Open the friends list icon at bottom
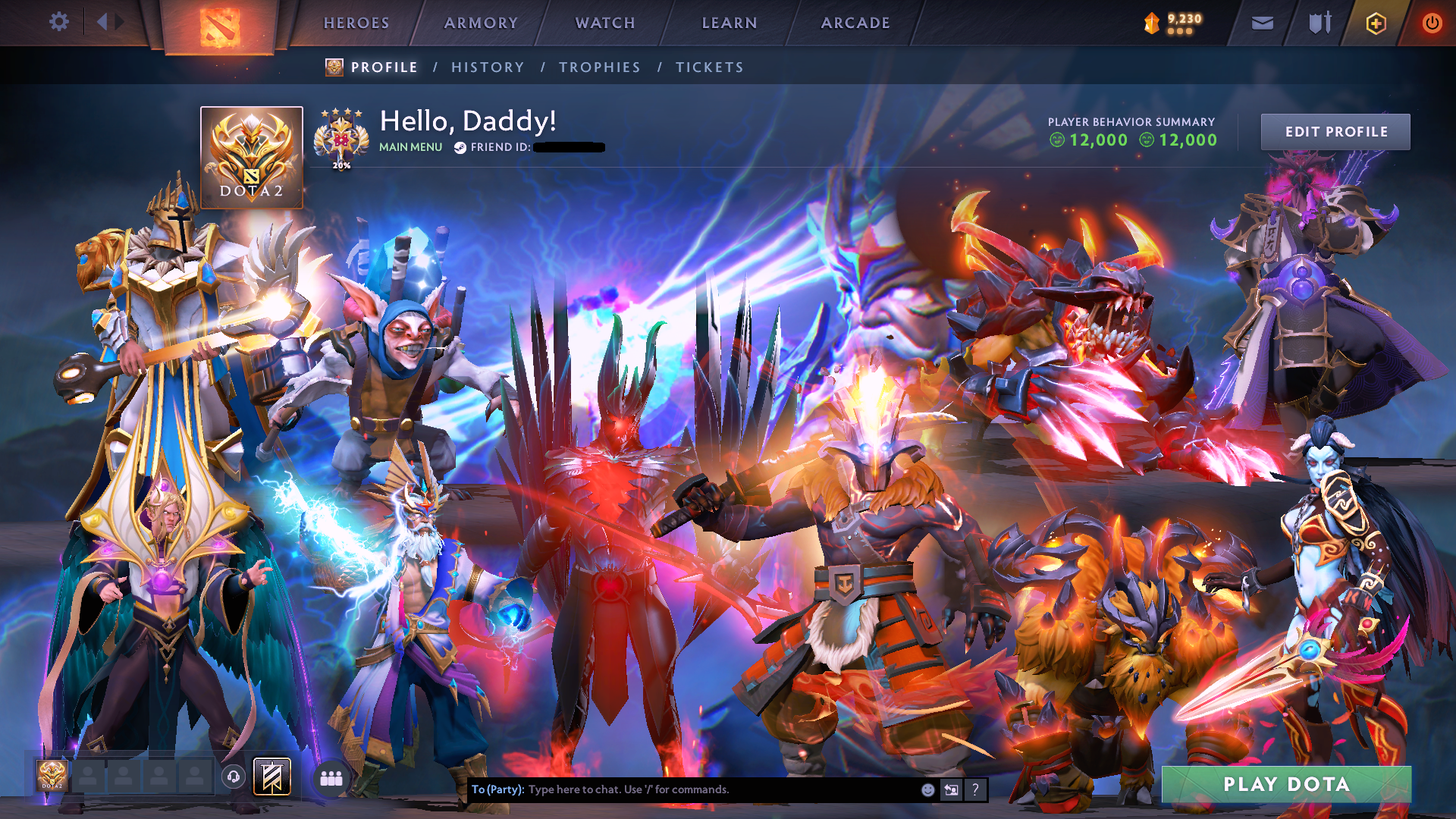 click(x=330, y=777)
